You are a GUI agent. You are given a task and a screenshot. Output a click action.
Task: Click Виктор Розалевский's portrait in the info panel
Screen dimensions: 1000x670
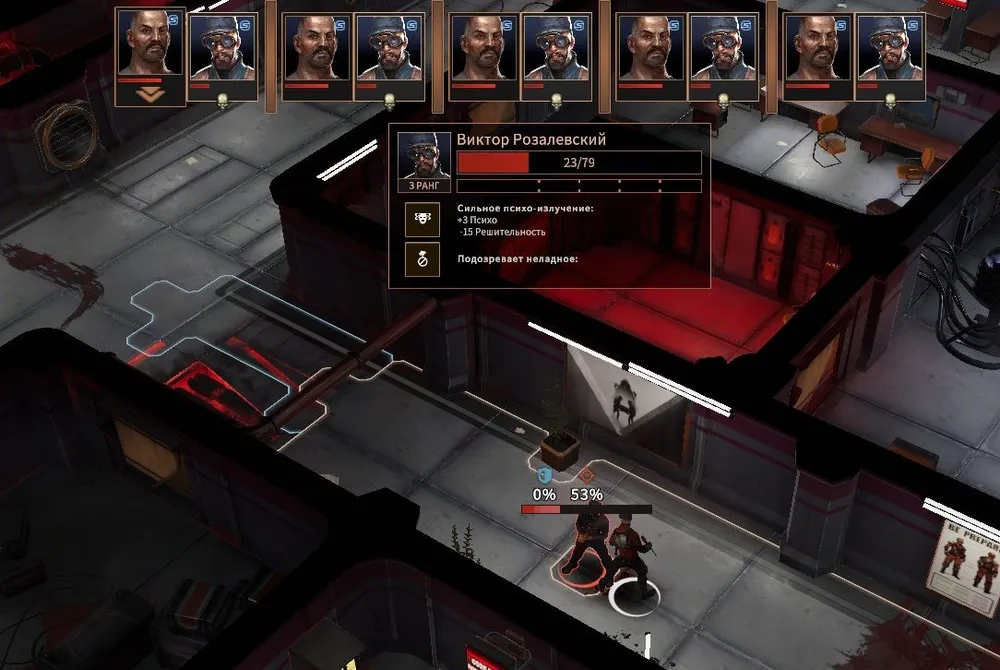419,154
